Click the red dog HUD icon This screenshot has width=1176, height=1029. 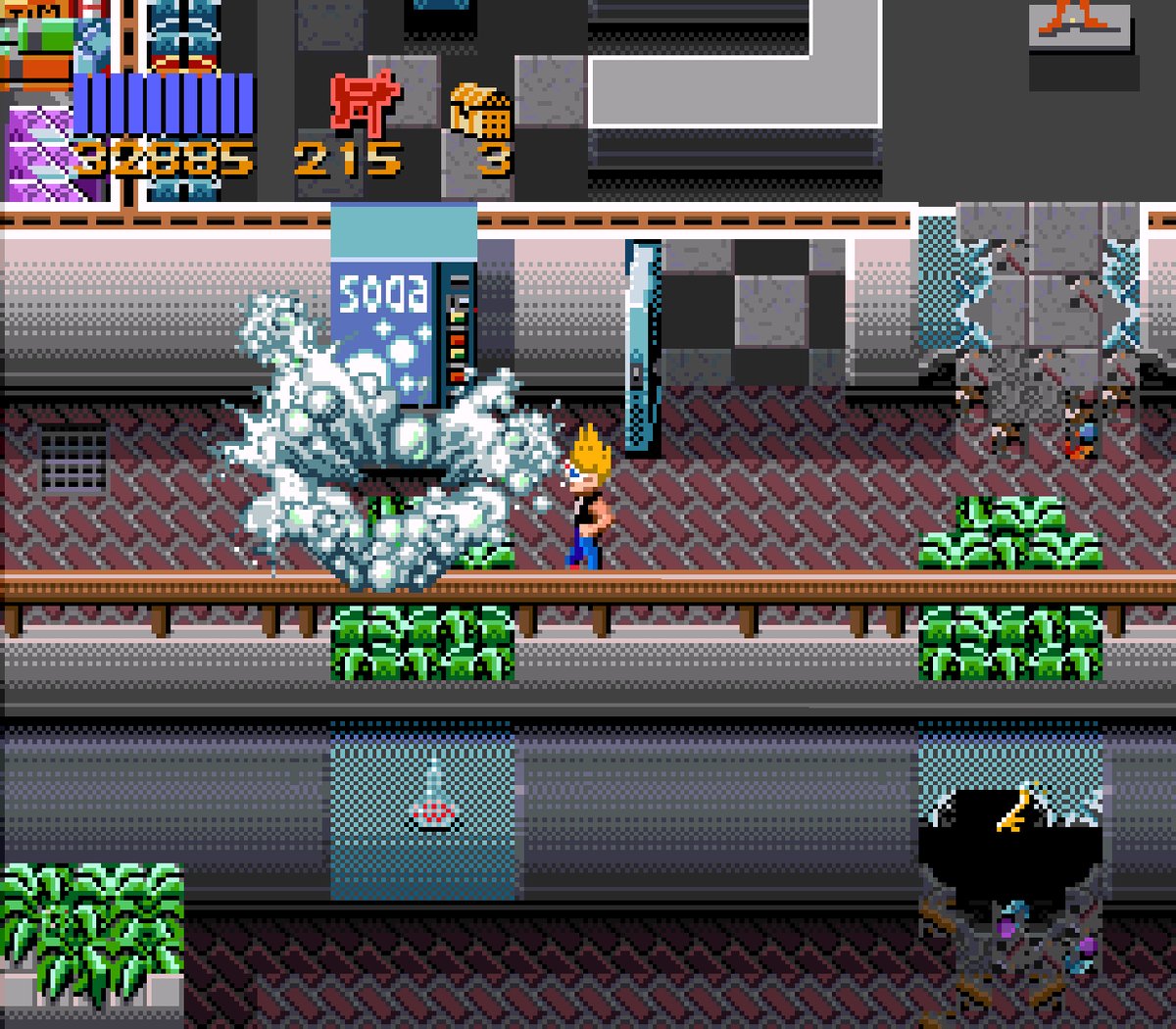point(365,103)
